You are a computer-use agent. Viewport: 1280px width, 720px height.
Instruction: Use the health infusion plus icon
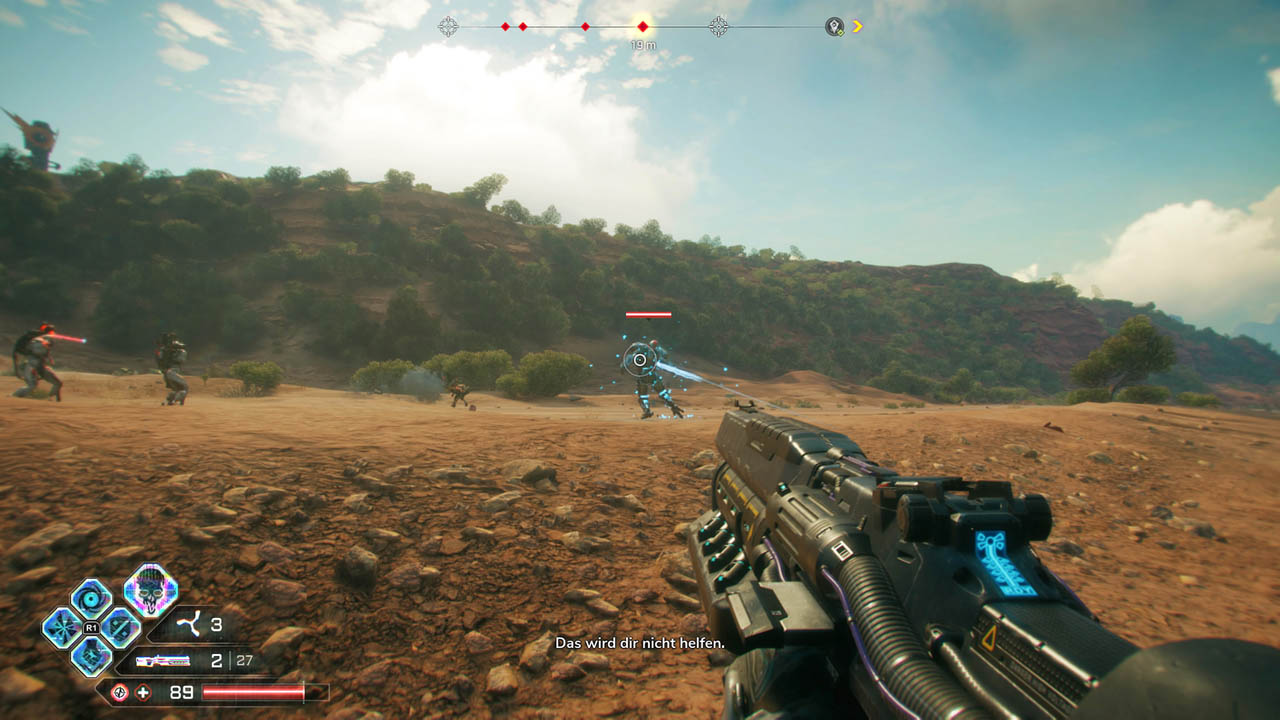point(143,692)
